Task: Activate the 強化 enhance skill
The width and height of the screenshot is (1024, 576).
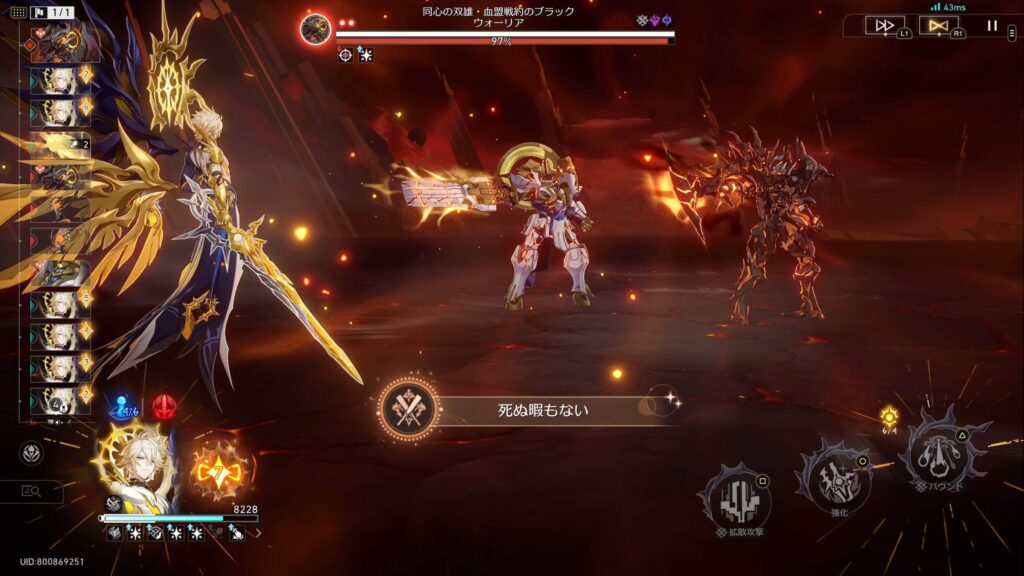Action: tap(831, 477)
